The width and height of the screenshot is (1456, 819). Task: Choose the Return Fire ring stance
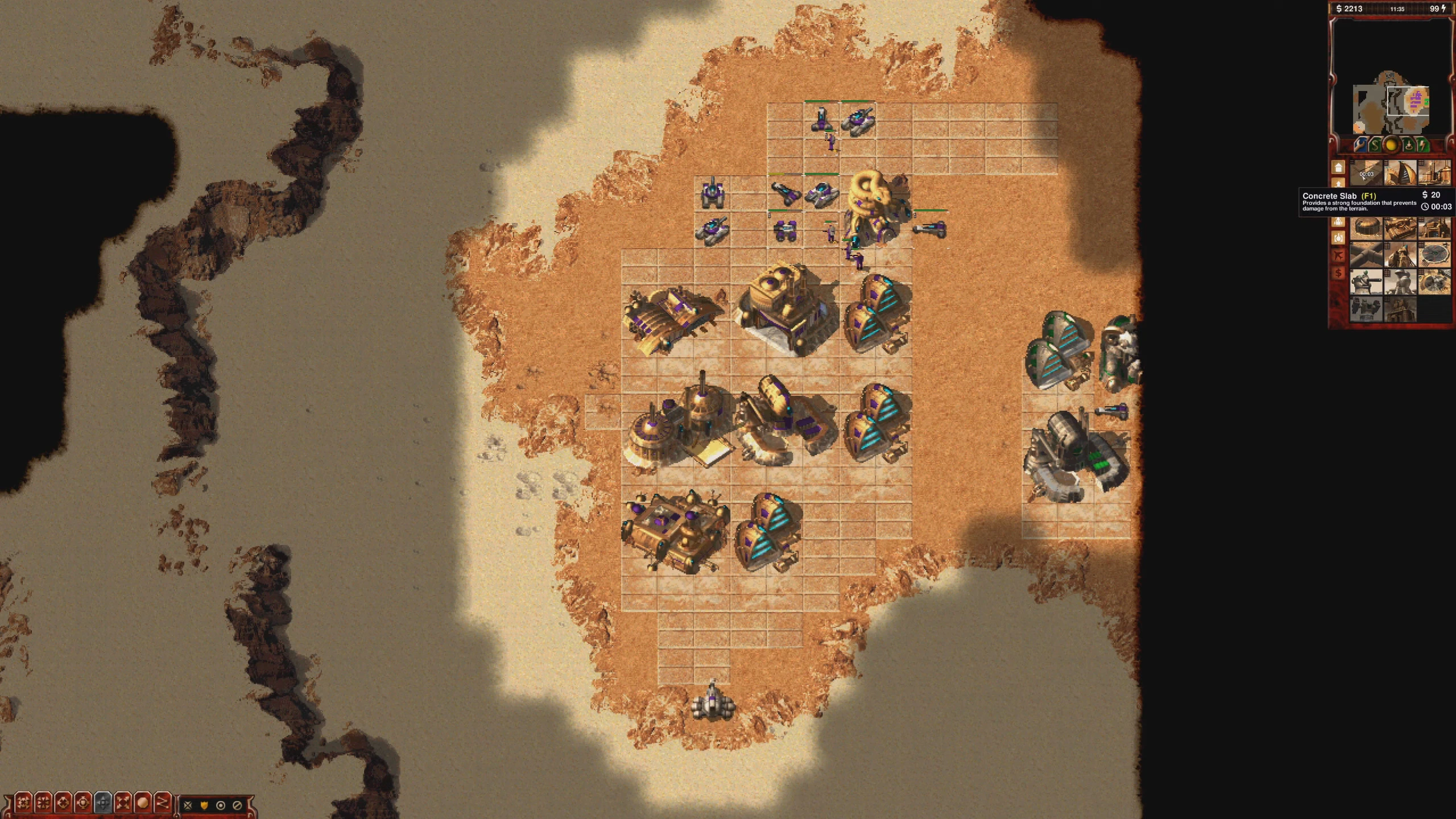221,805
